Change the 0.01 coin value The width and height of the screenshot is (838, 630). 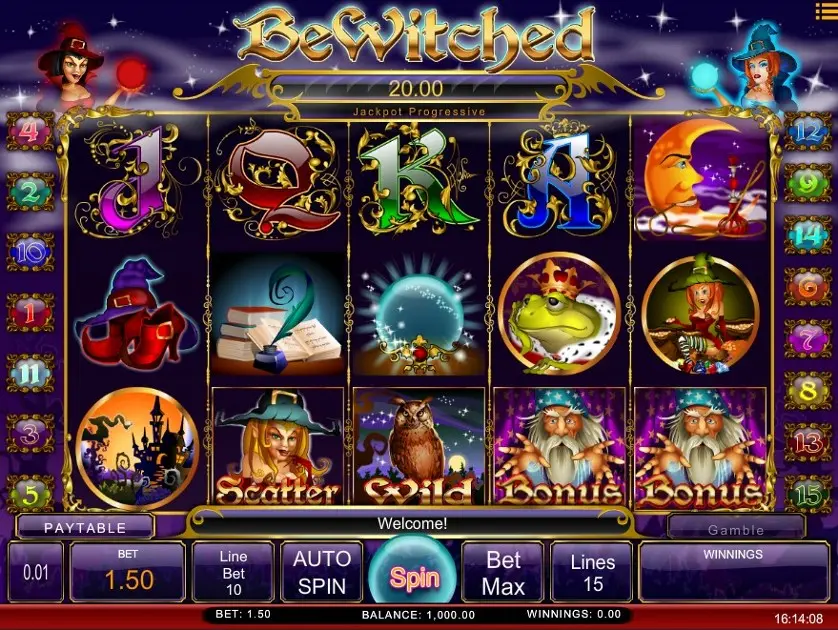35,572
